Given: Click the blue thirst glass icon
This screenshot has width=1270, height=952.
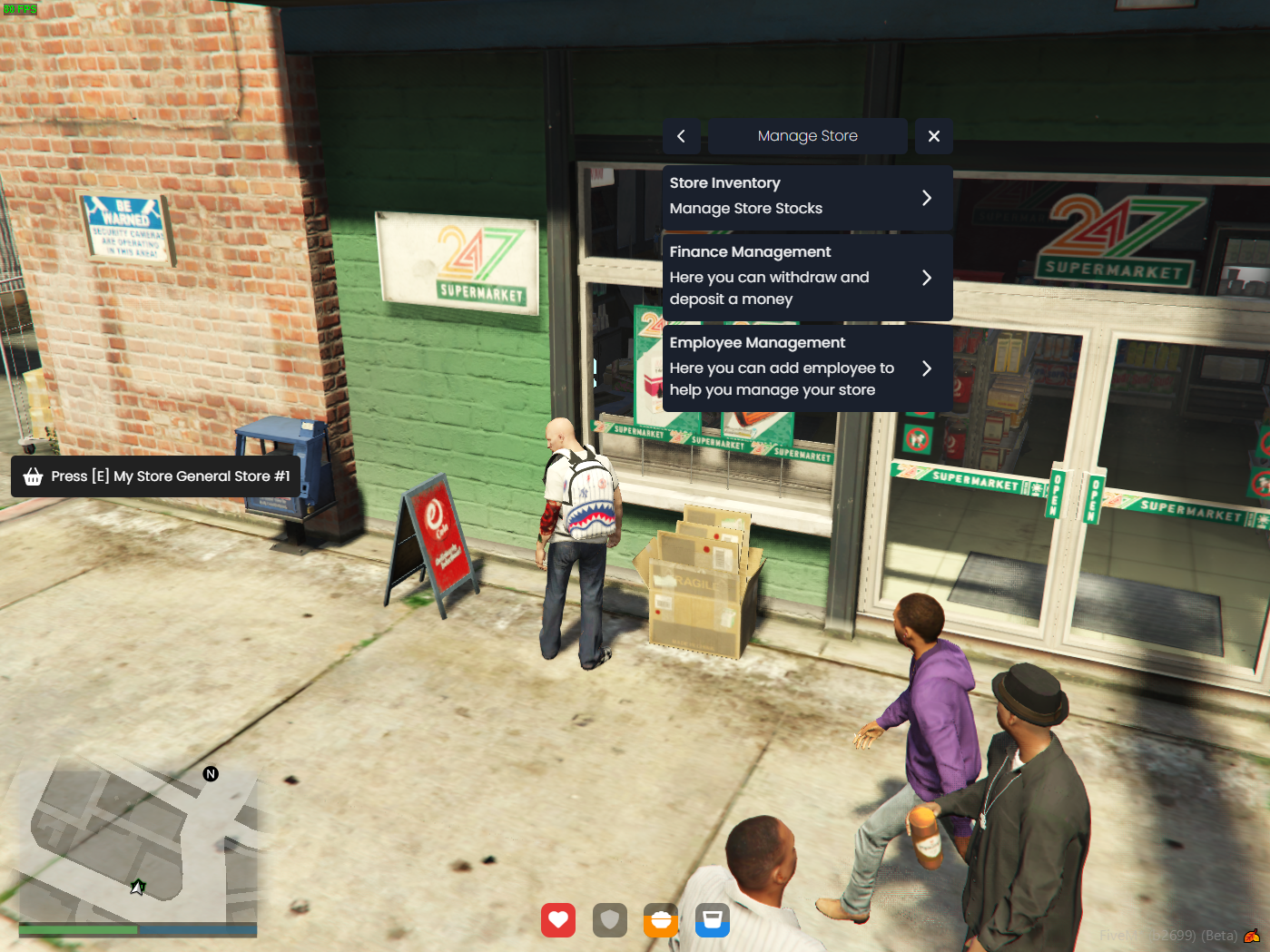Looking at the screenshot, I should click(x=713, y=920).
